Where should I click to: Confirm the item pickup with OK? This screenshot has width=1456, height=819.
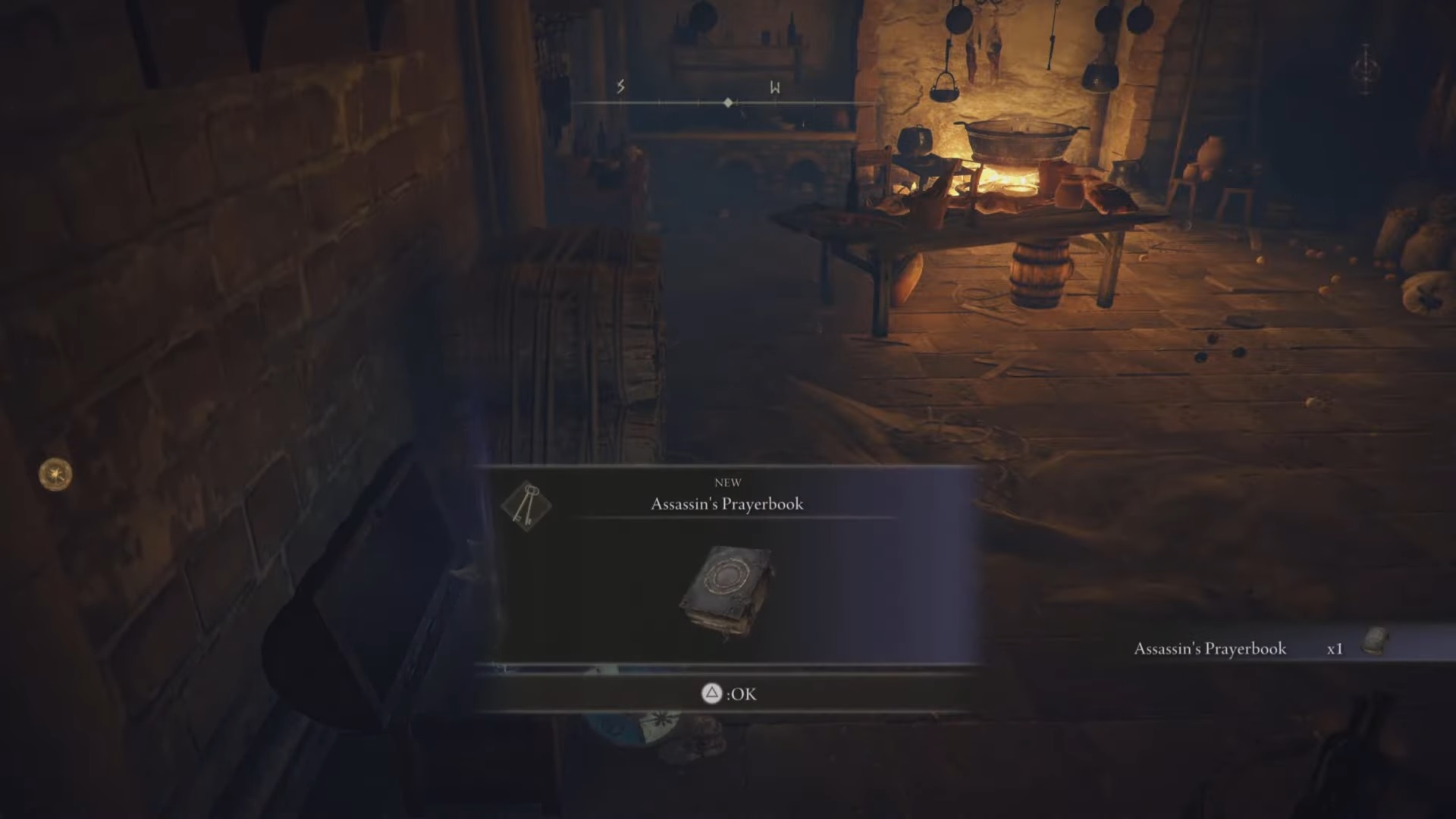point(728,694)
